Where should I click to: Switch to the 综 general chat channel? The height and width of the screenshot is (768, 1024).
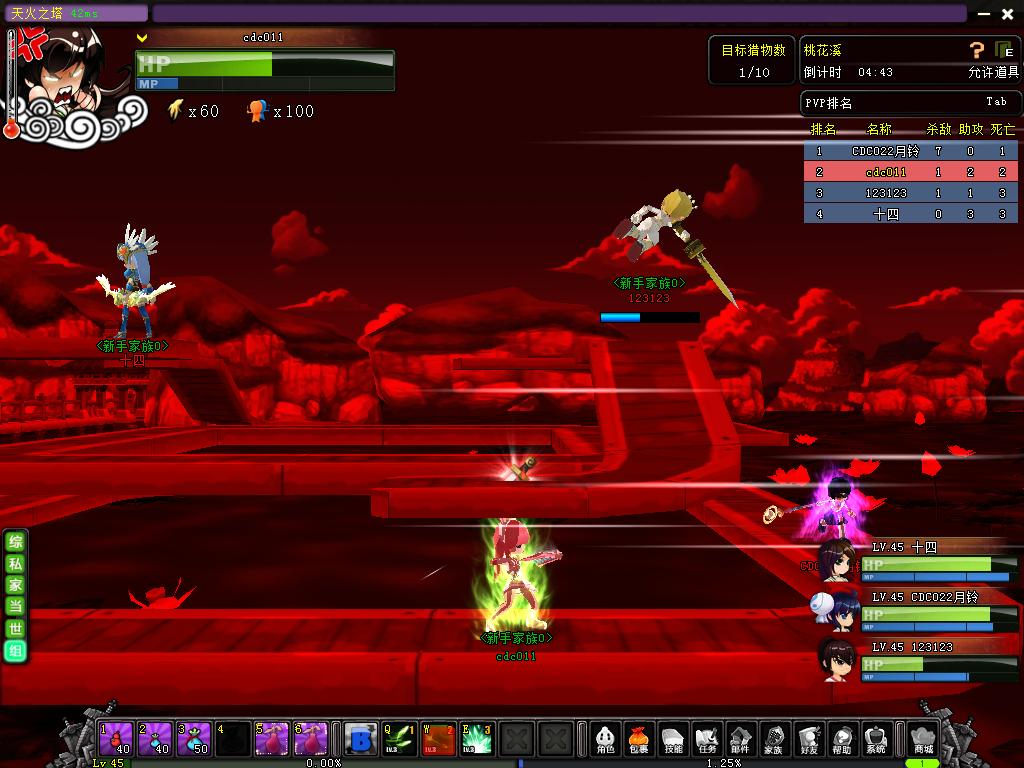click(x=15, y=541)
